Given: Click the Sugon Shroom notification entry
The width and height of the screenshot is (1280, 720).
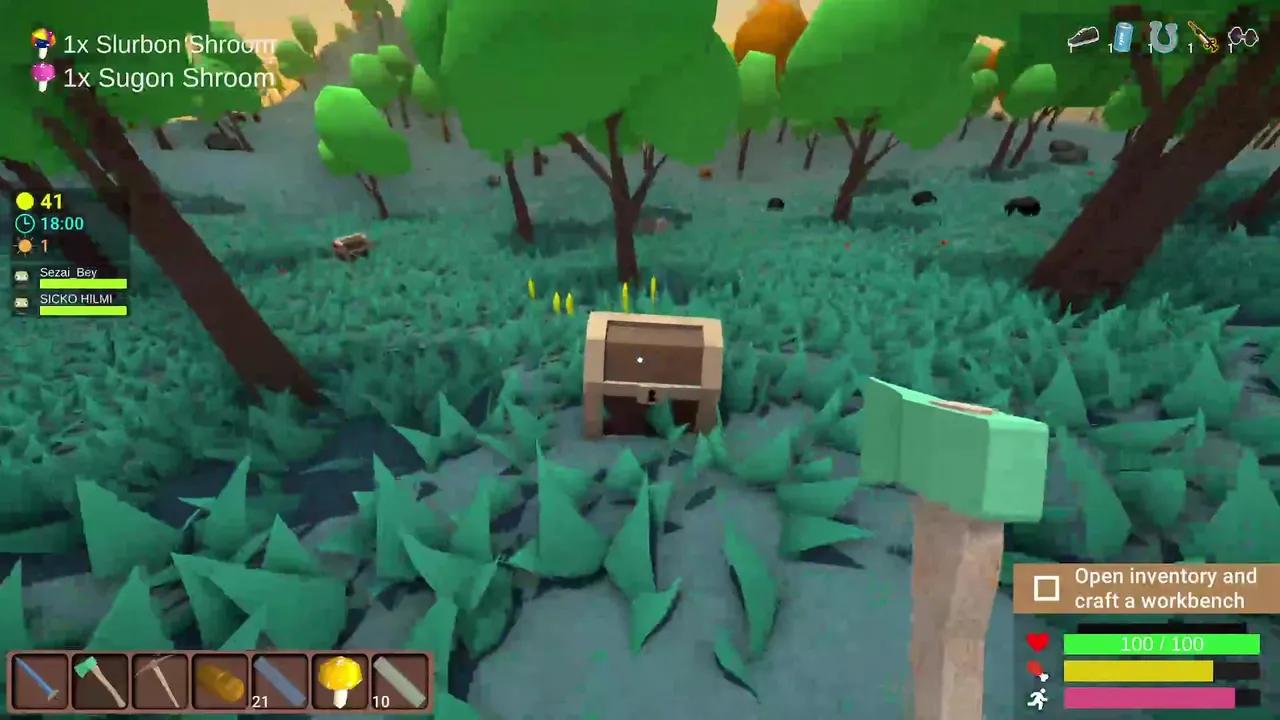Looking at the screenshot, I should pos(165,78).
